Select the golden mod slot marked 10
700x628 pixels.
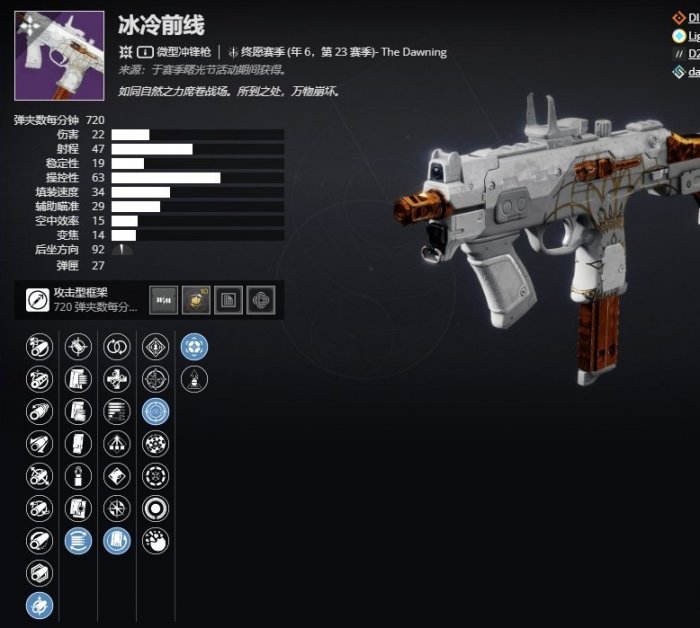[196, 299]
